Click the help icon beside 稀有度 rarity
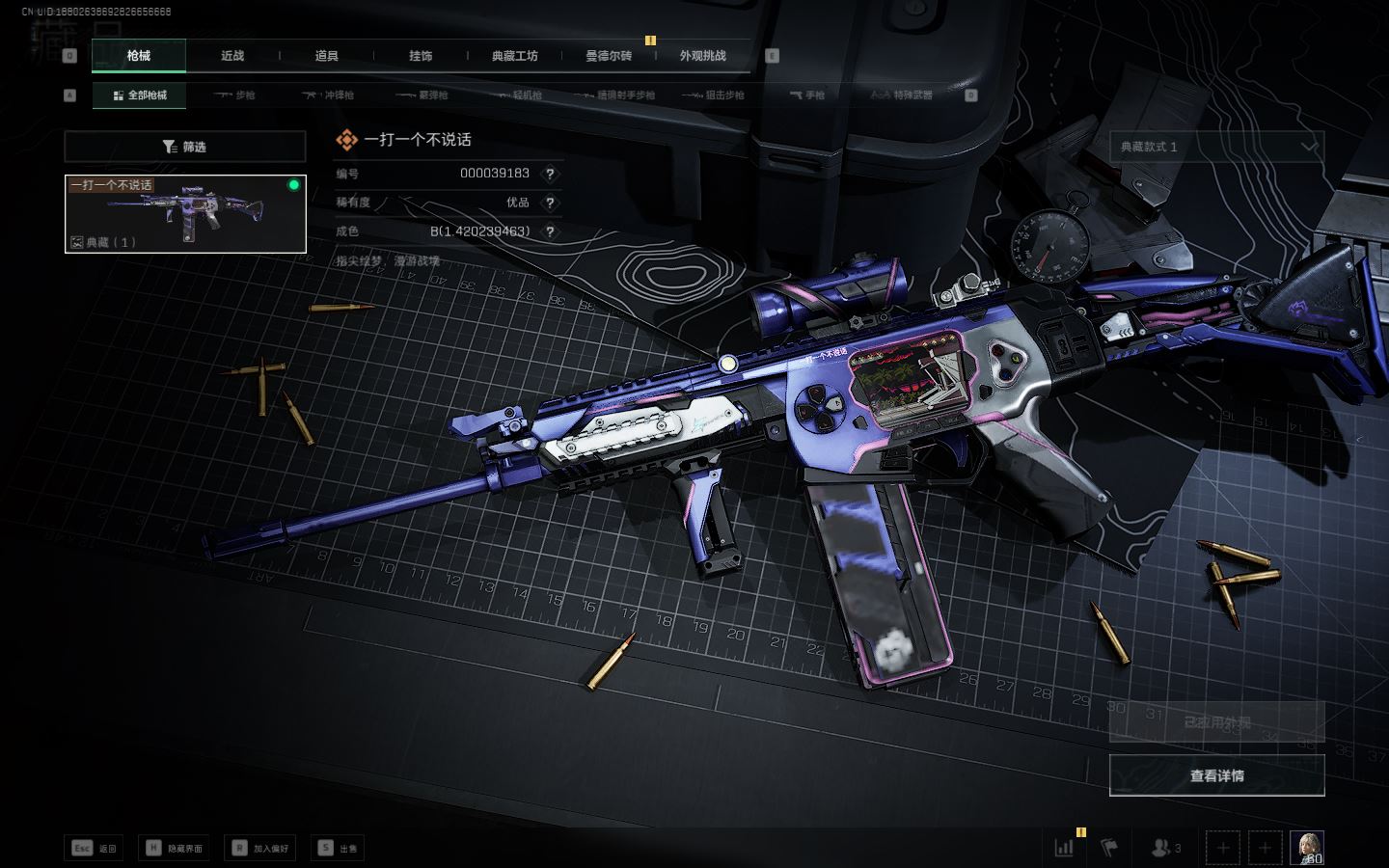The height and width of the screenshot is (868, 1389). click(x=550, y=203)
